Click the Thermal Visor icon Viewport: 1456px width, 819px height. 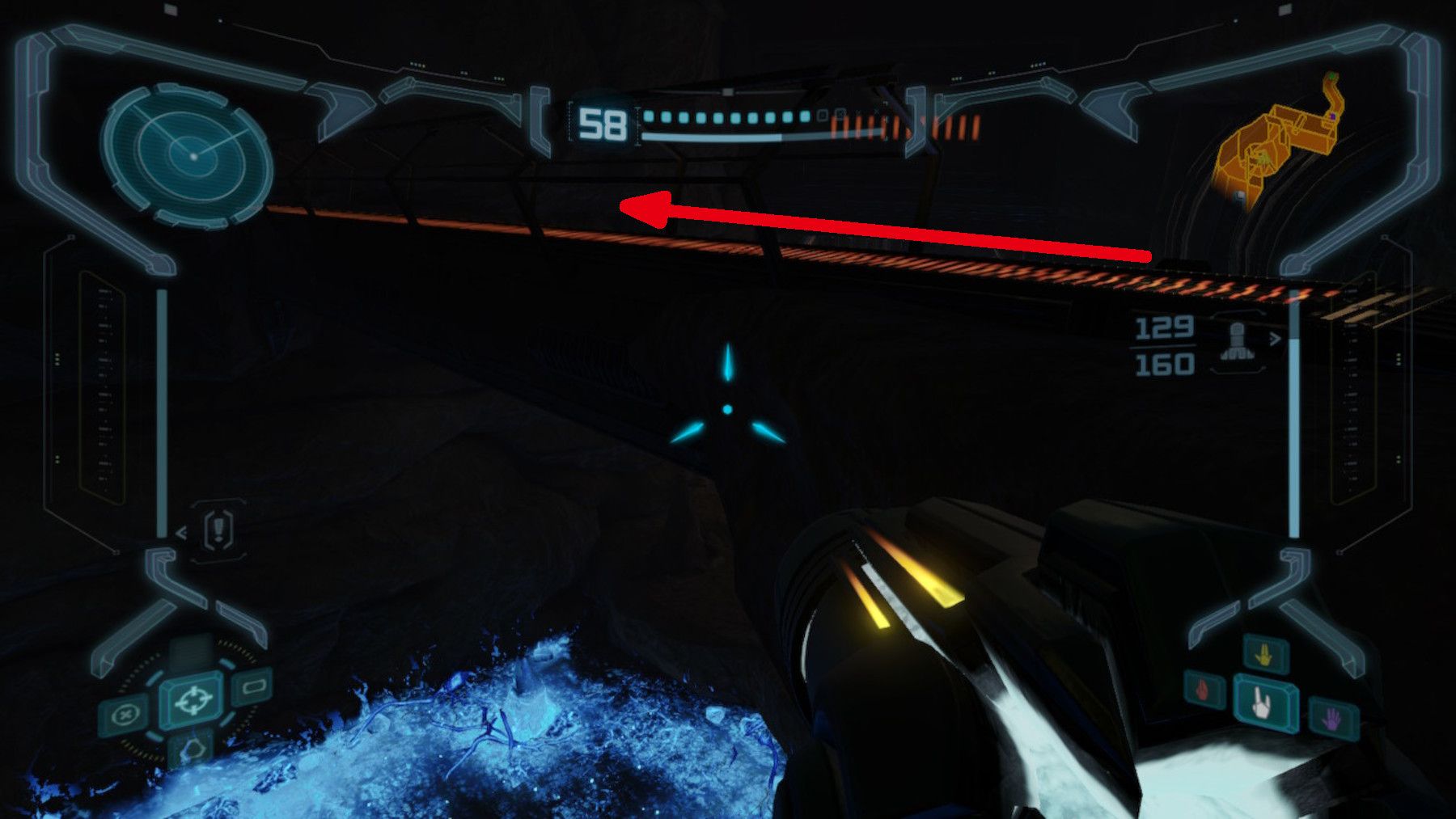[x=254, y=685]
